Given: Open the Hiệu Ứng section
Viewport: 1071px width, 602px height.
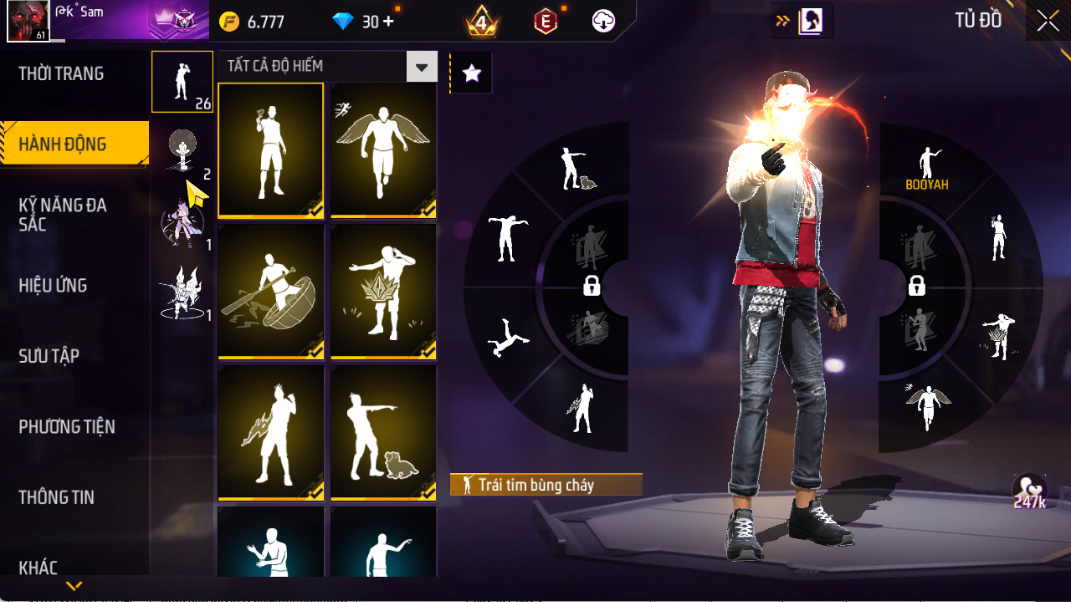Looking at the screenshot, I should click(x=53, y=285).
